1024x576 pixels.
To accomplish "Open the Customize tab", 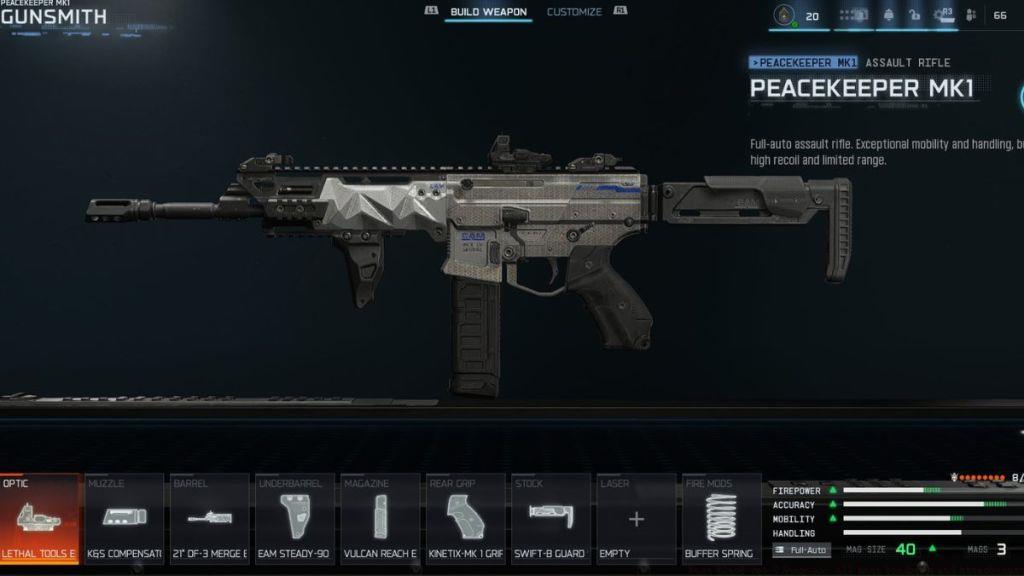I will (x=574, y=12).
